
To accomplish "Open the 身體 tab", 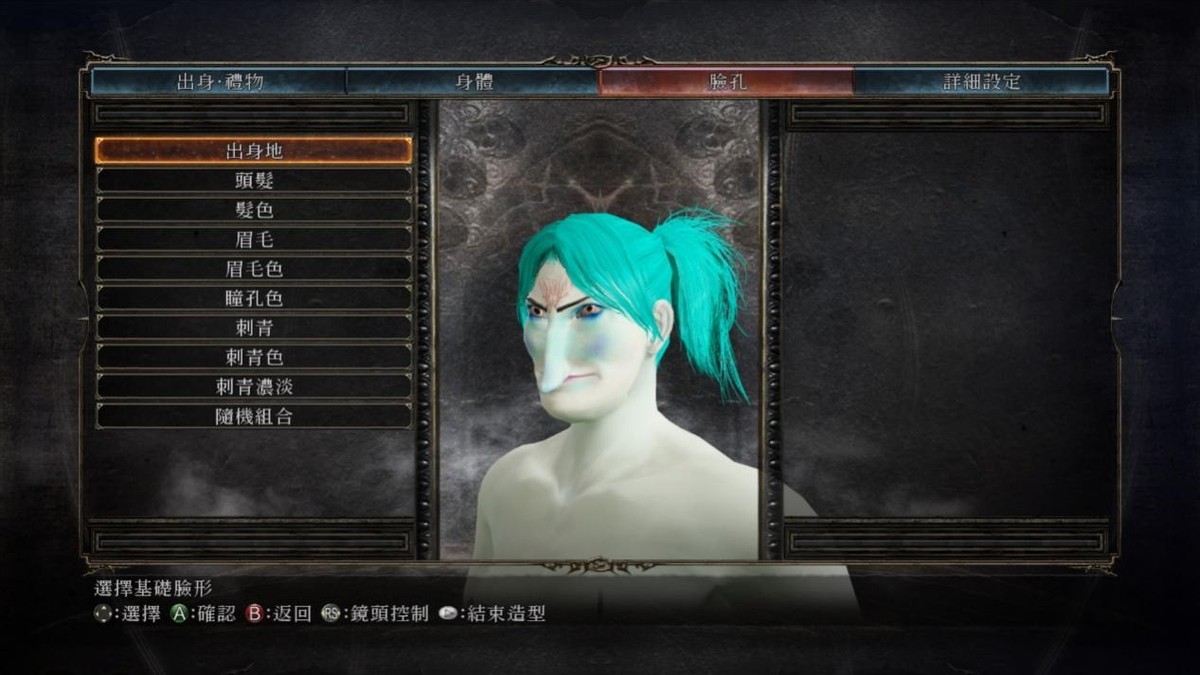I will (x=473, y=82).
